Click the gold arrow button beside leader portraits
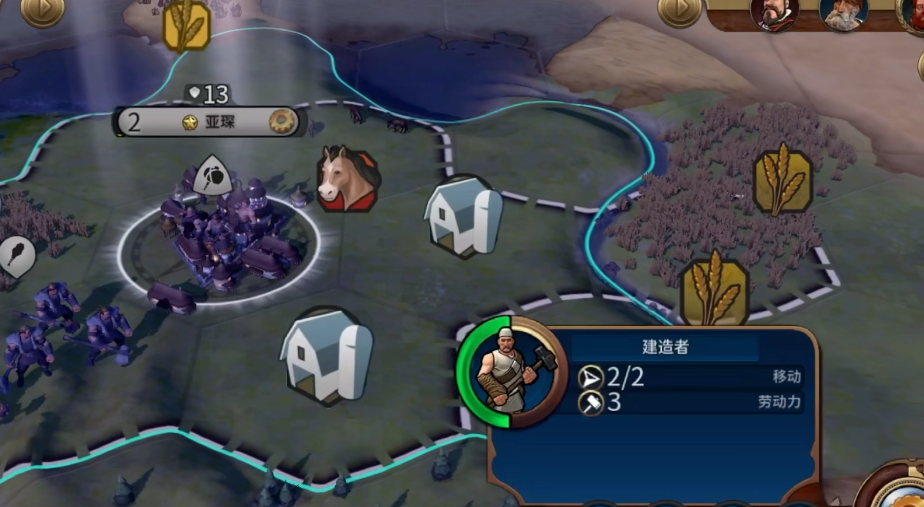The image size is (924, 507). [x=680, y=9]
